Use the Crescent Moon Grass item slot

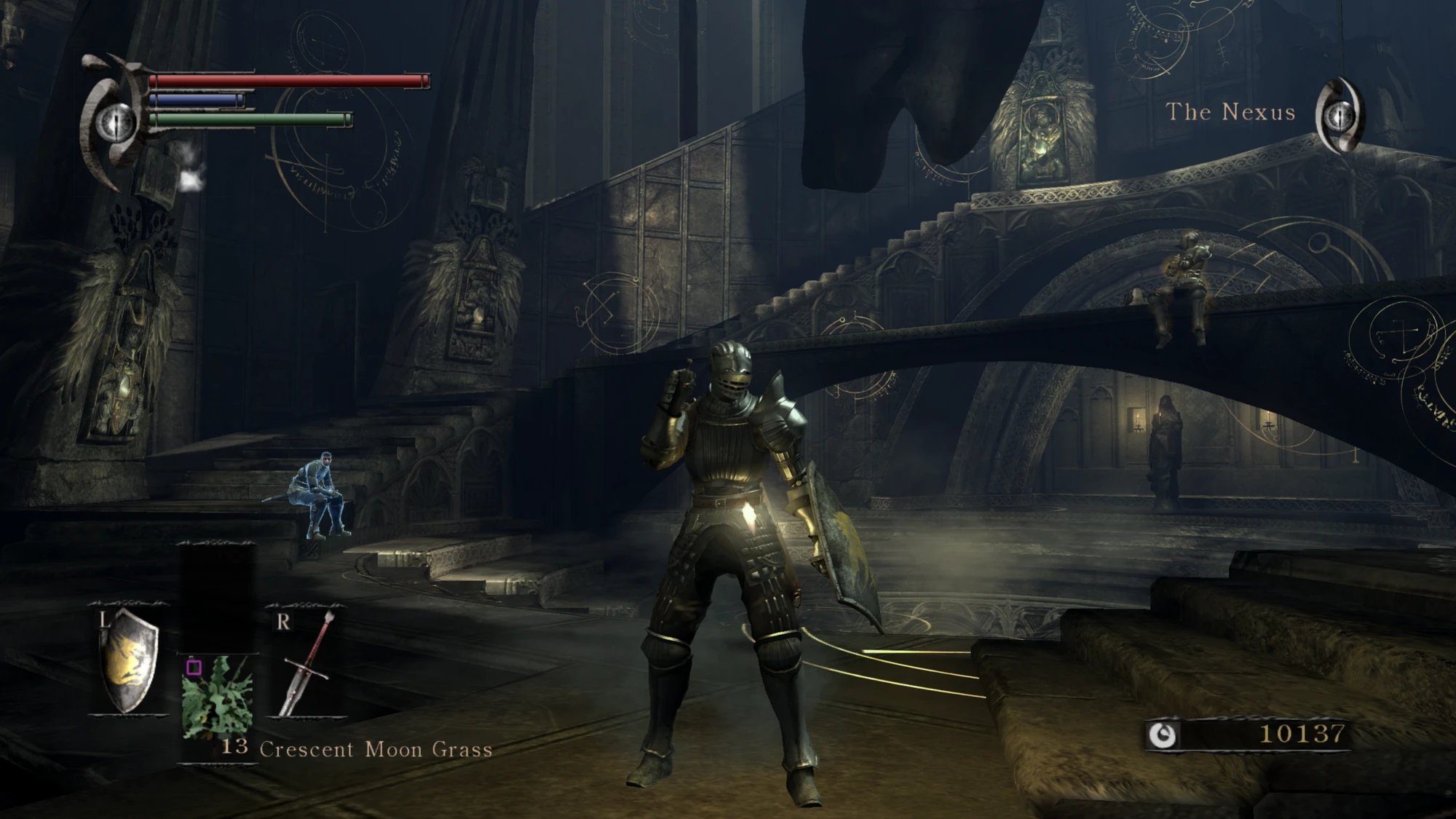coord(218,697)
